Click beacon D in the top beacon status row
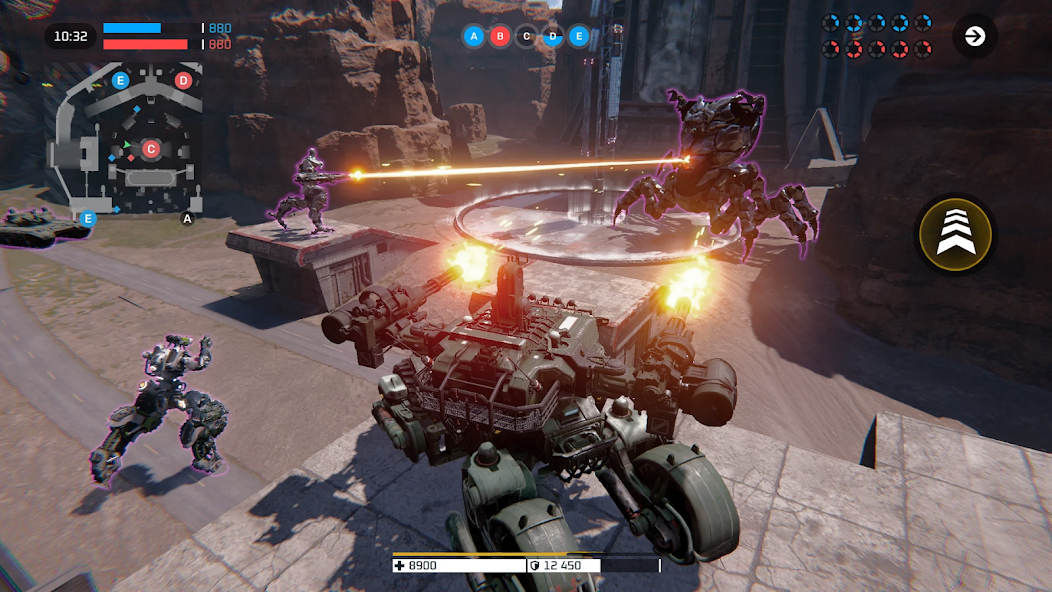 click(552, 37)
